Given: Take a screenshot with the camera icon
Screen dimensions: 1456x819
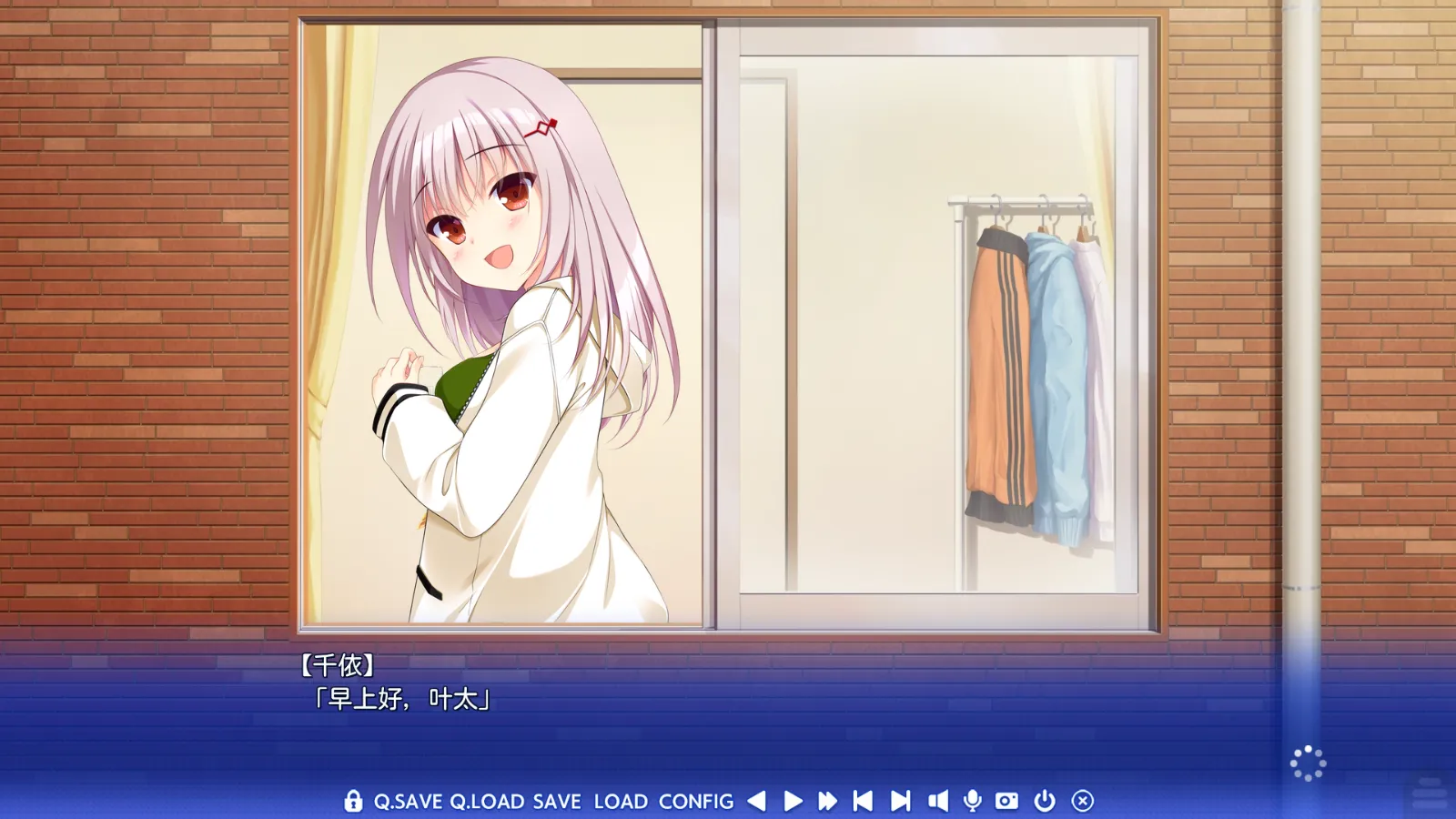Looking at the screenshot, I should point(1006,801).
